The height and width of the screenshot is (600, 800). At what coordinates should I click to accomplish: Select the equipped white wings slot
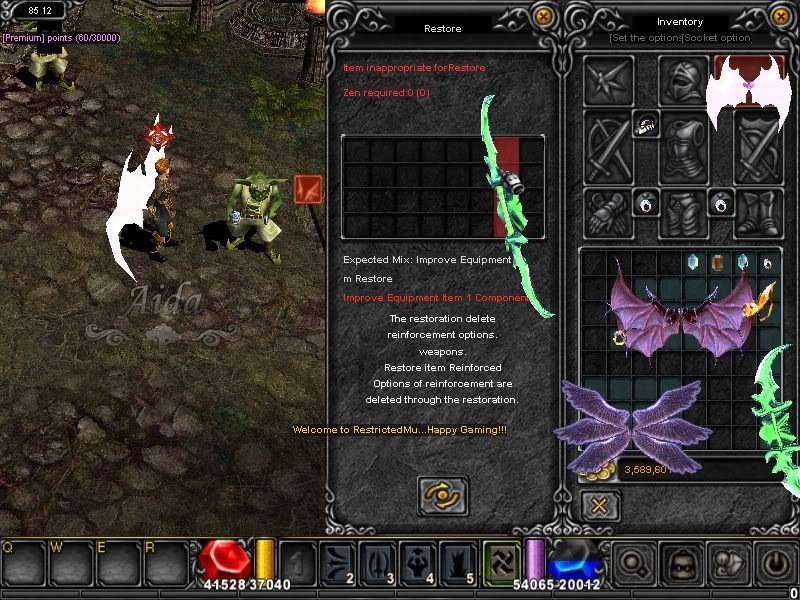point(748,88)
